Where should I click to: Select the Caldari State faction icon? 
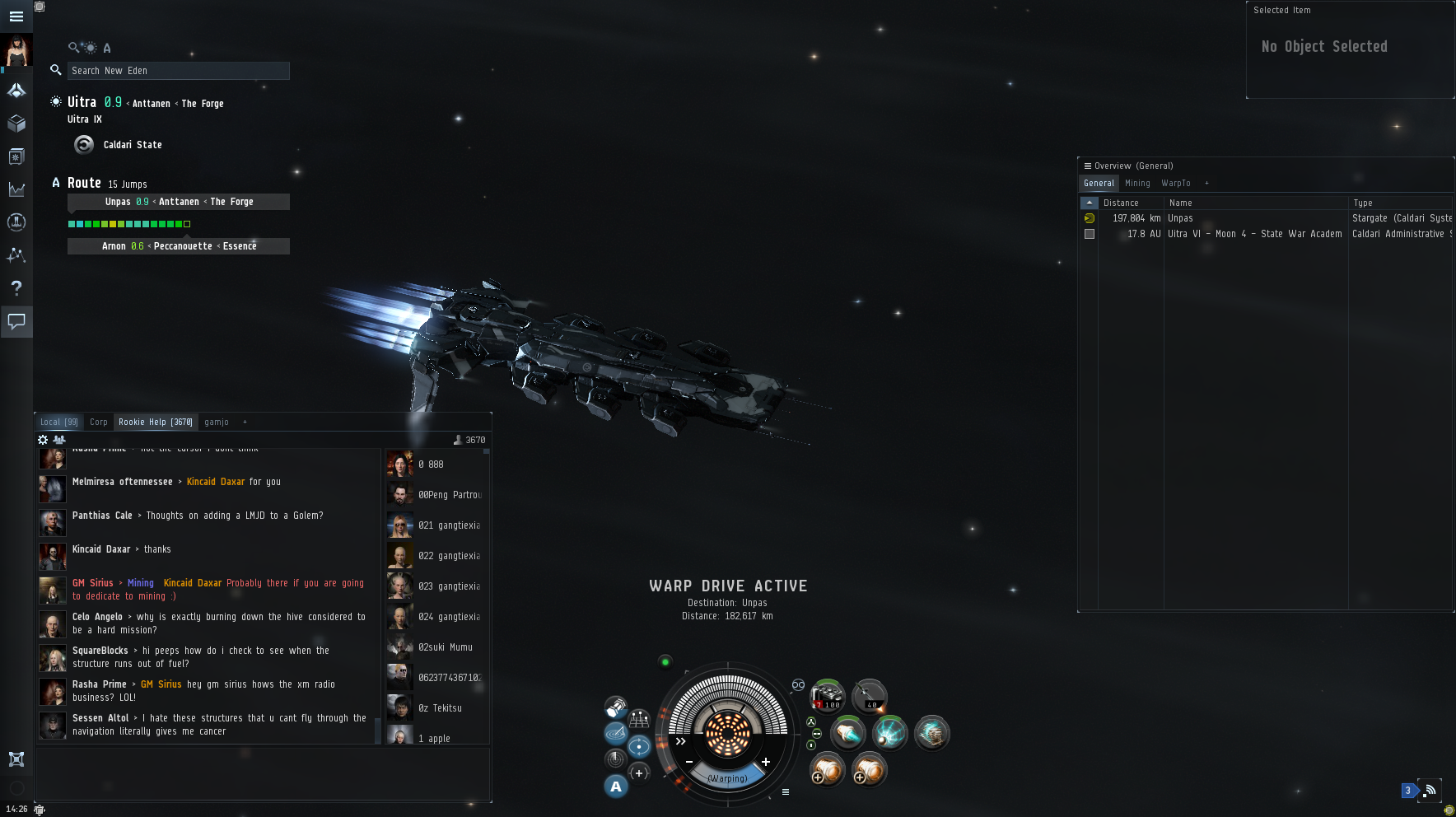click(84, 145)
